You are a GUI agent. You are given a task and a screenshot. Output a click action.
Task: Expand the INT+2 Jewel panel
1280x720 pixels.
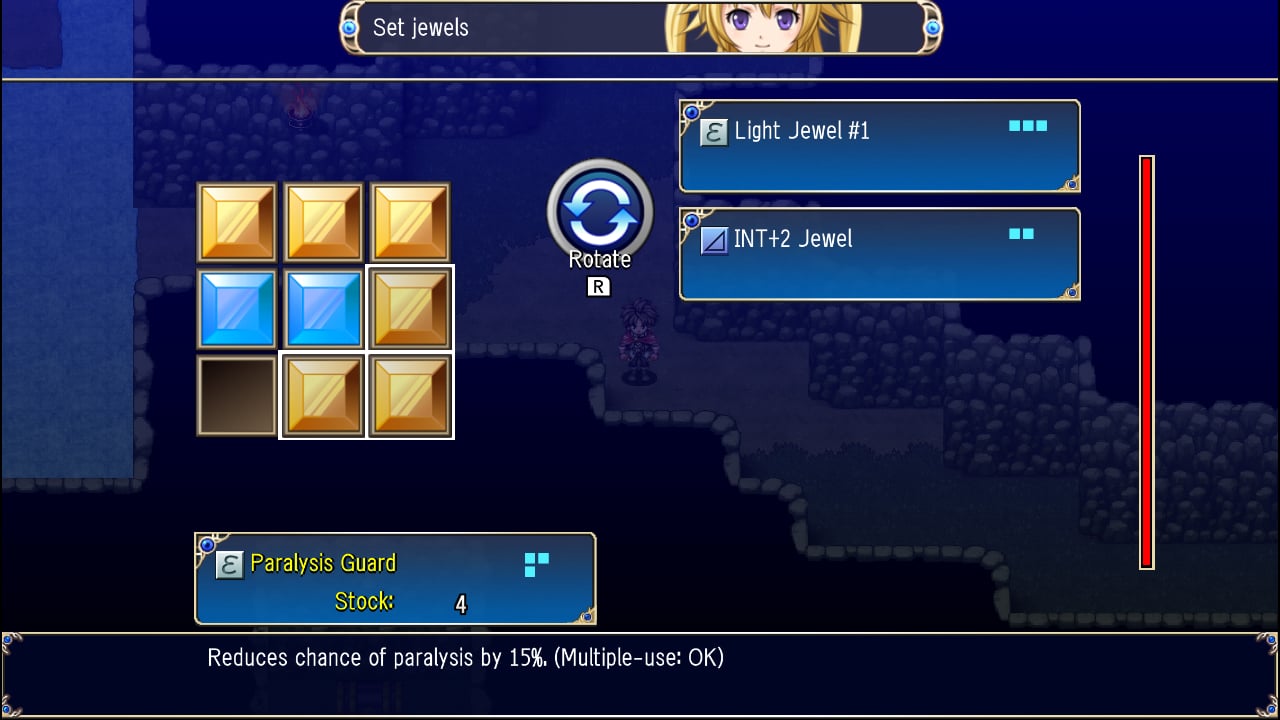[878, 253]
